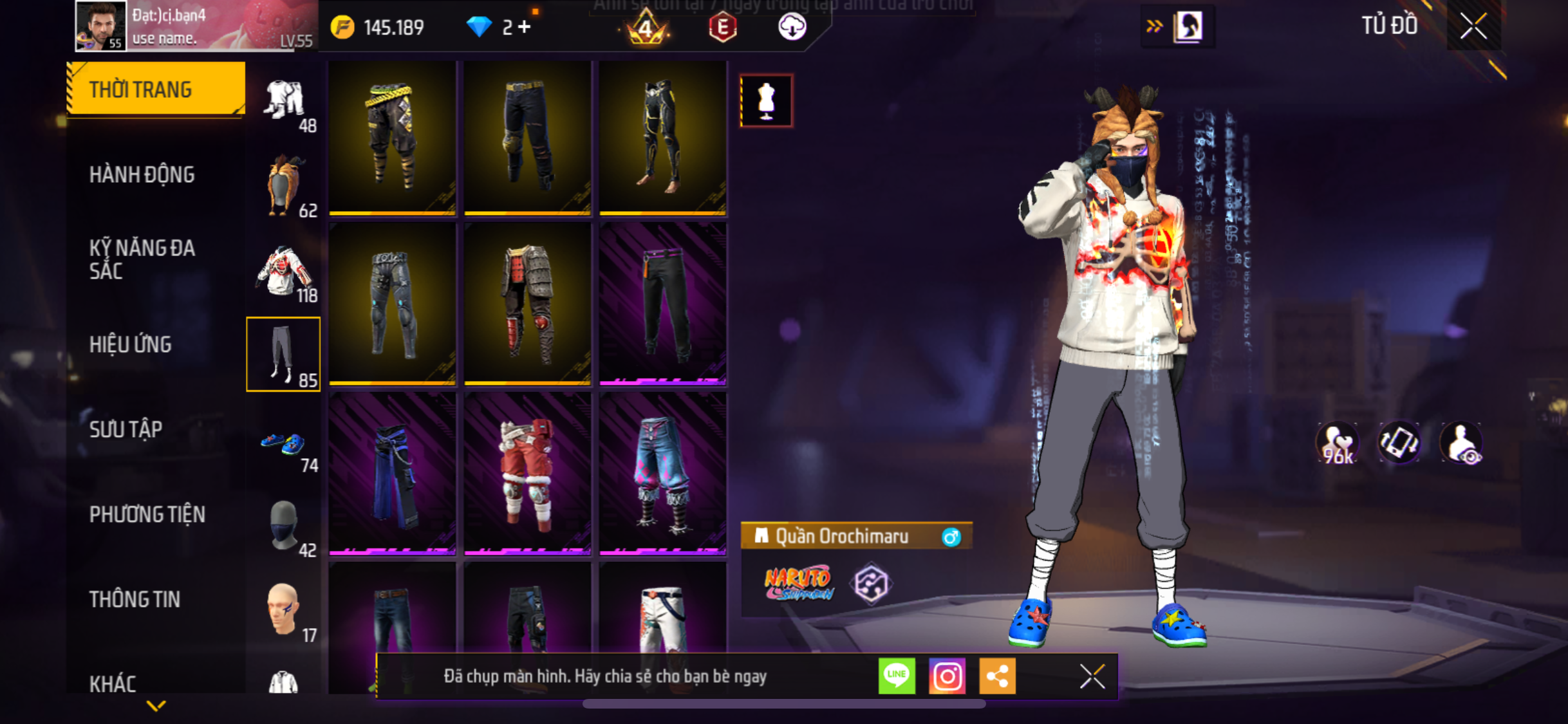Screen dimensions: 1568x724
Task: Share screenshot via LINE
Action: tap(897, 676)
